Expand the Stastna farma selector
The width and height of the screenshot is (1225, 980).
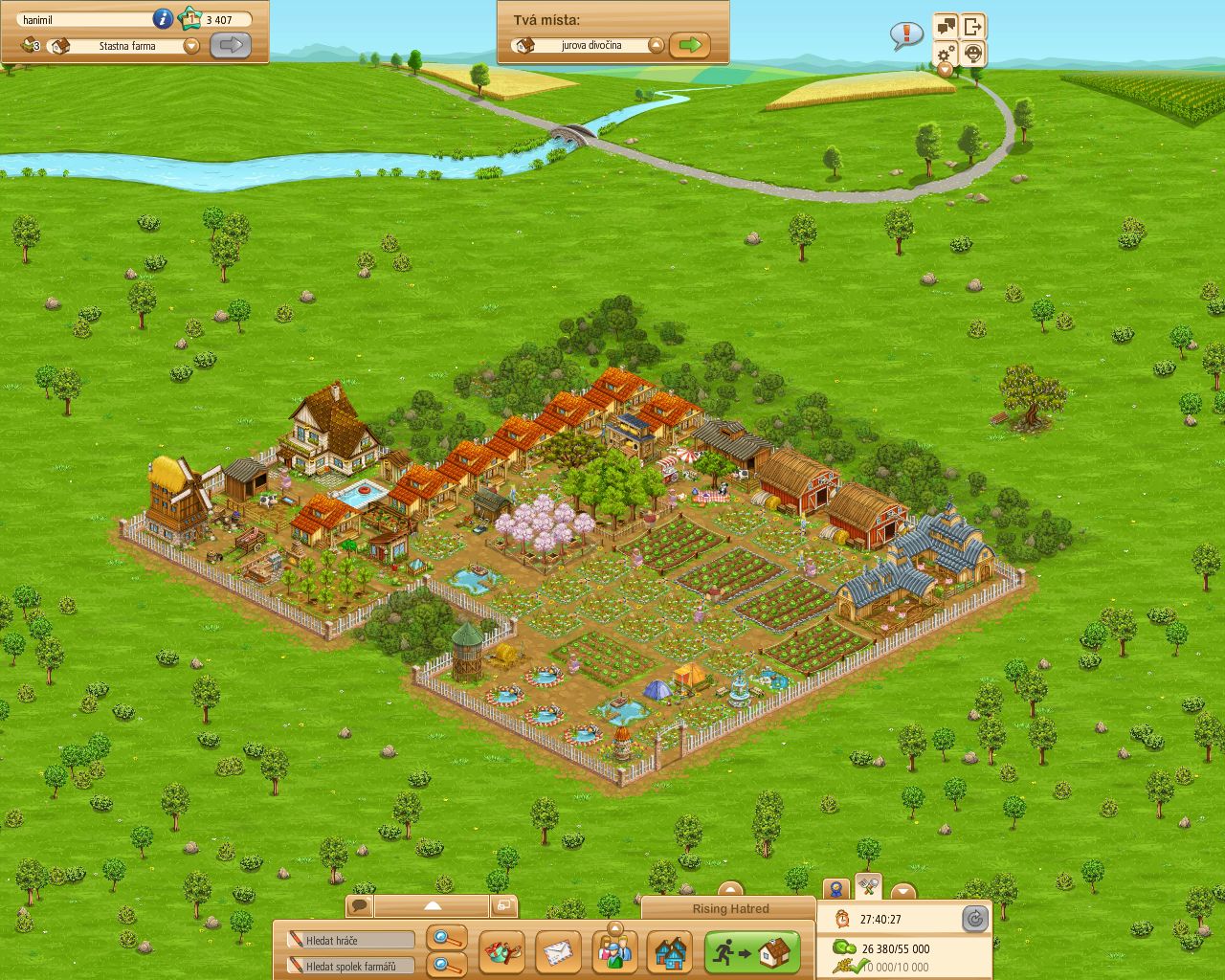pyautogui.click(x=191, y=45)
